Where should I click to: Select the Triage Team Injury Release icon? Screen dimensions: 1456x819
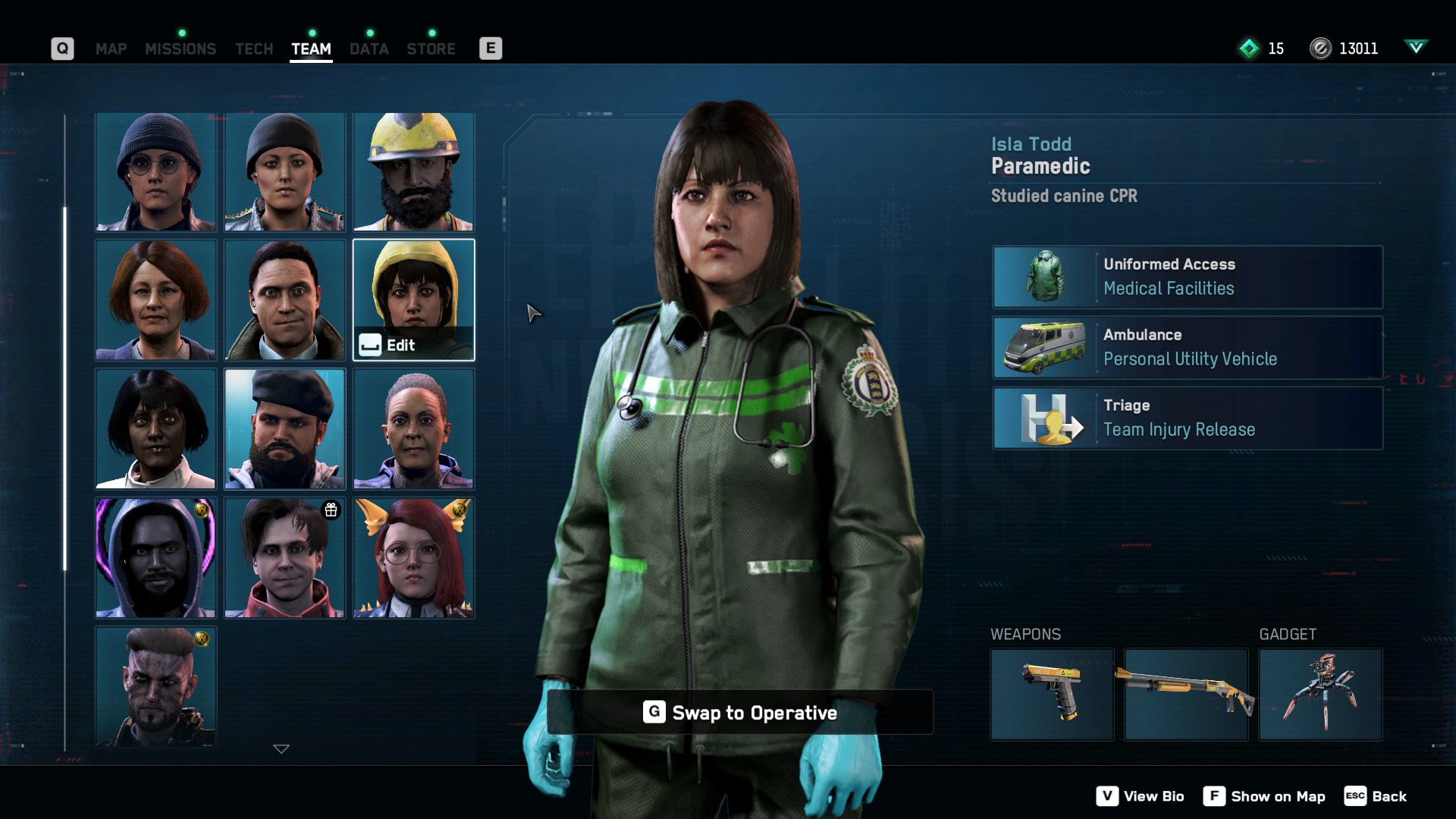[1046, 418]
